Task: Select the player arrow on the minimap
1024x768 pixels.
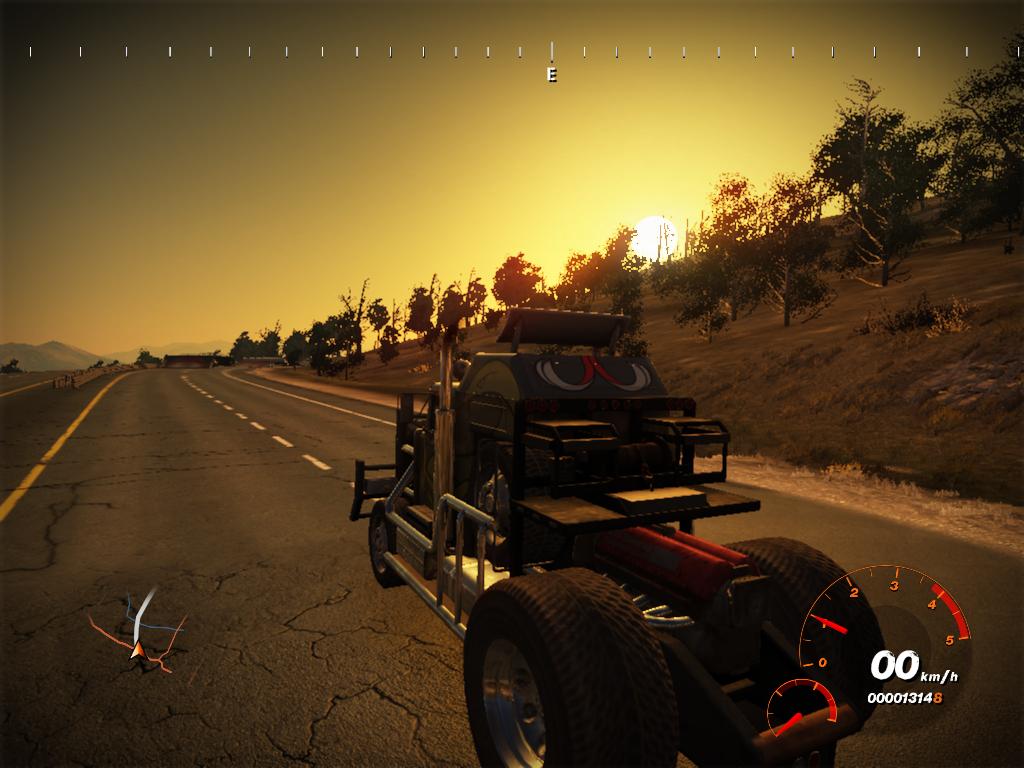Action: coord(136,651)
